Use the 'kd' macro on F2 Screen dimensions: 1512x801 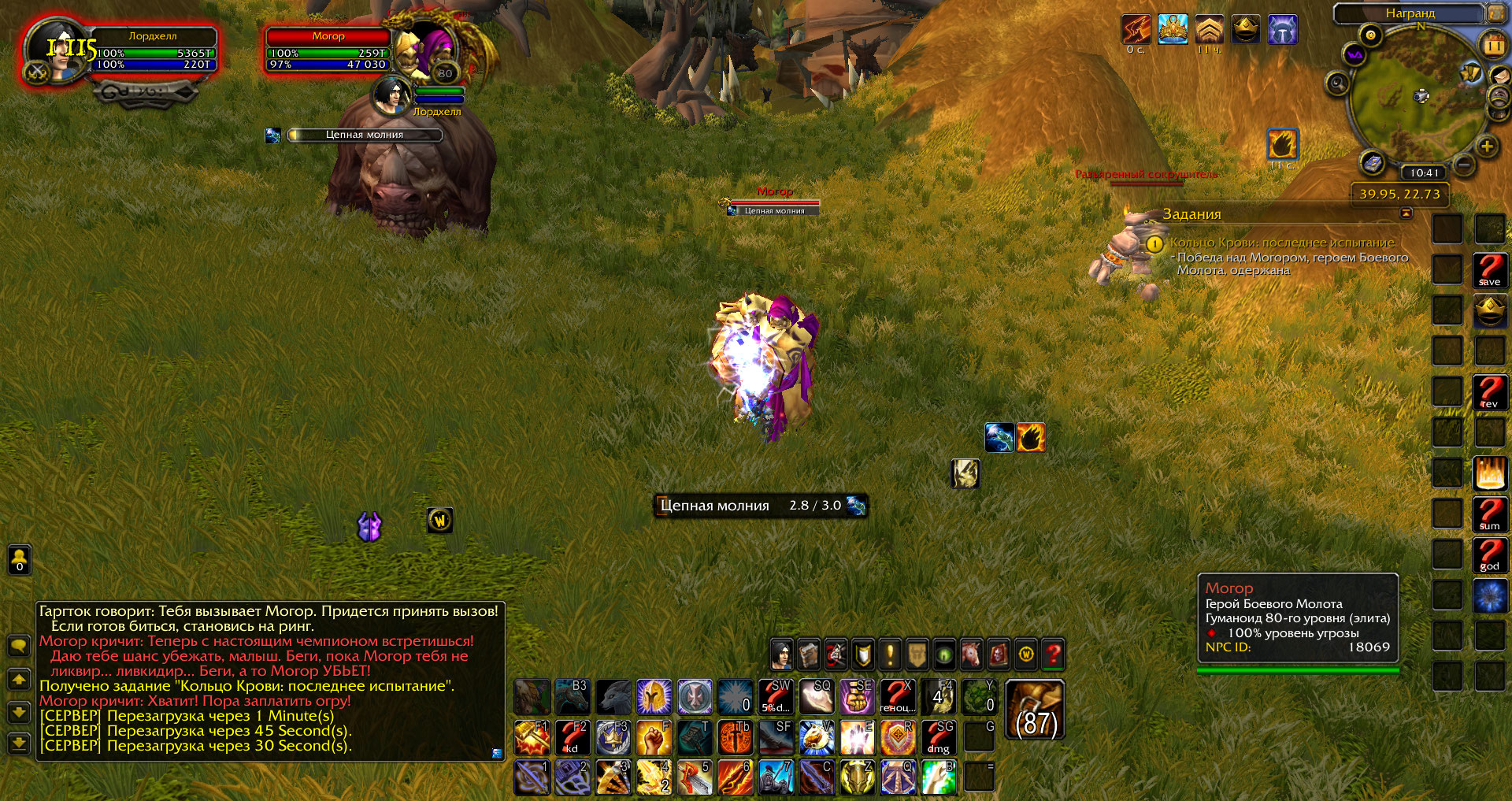tap(573, 738)
